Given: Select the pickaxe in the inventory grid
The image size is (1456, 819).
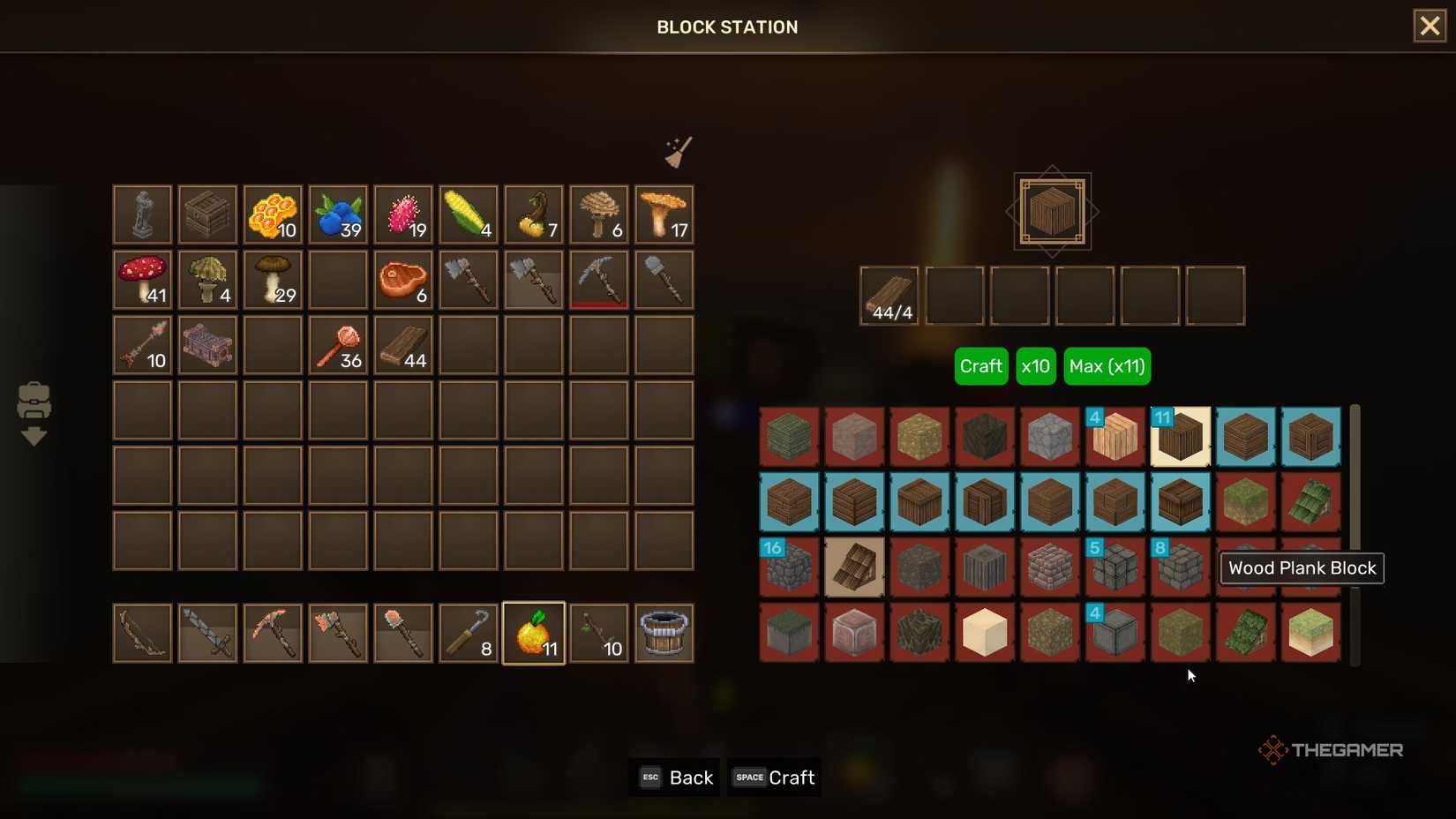Looking at the screenshot, I should 599,280.
